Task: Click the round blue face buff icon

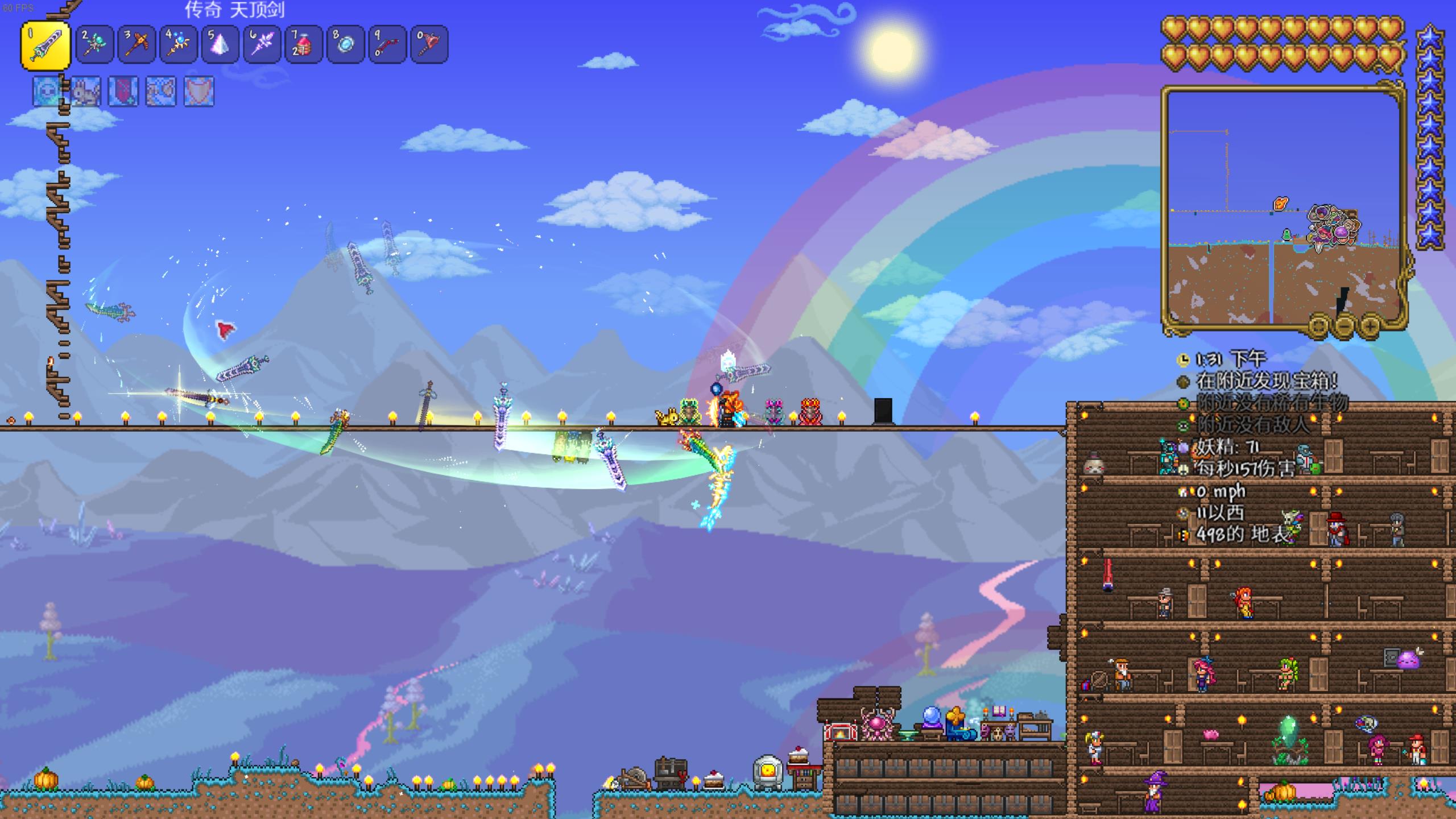Action: coord(48,92)
